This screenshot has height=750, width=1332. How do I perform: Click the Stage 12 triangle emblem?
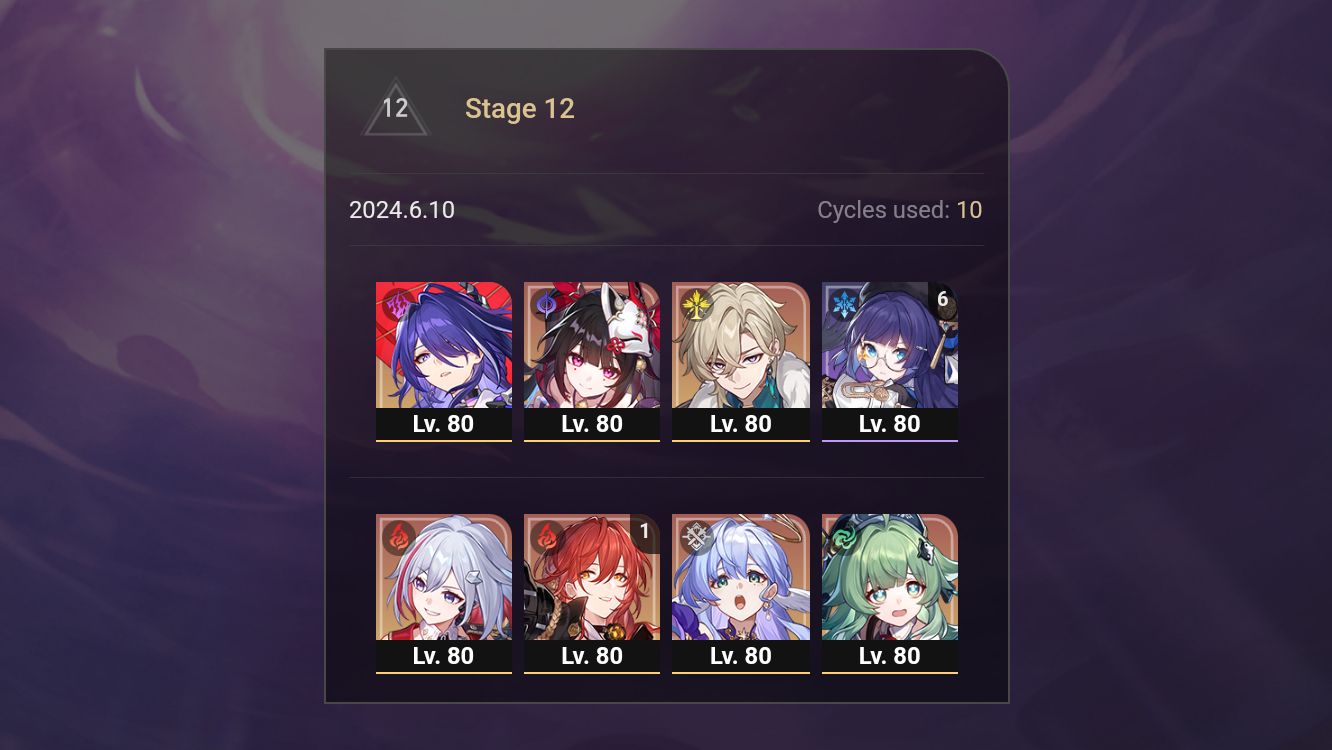point(395,108)
